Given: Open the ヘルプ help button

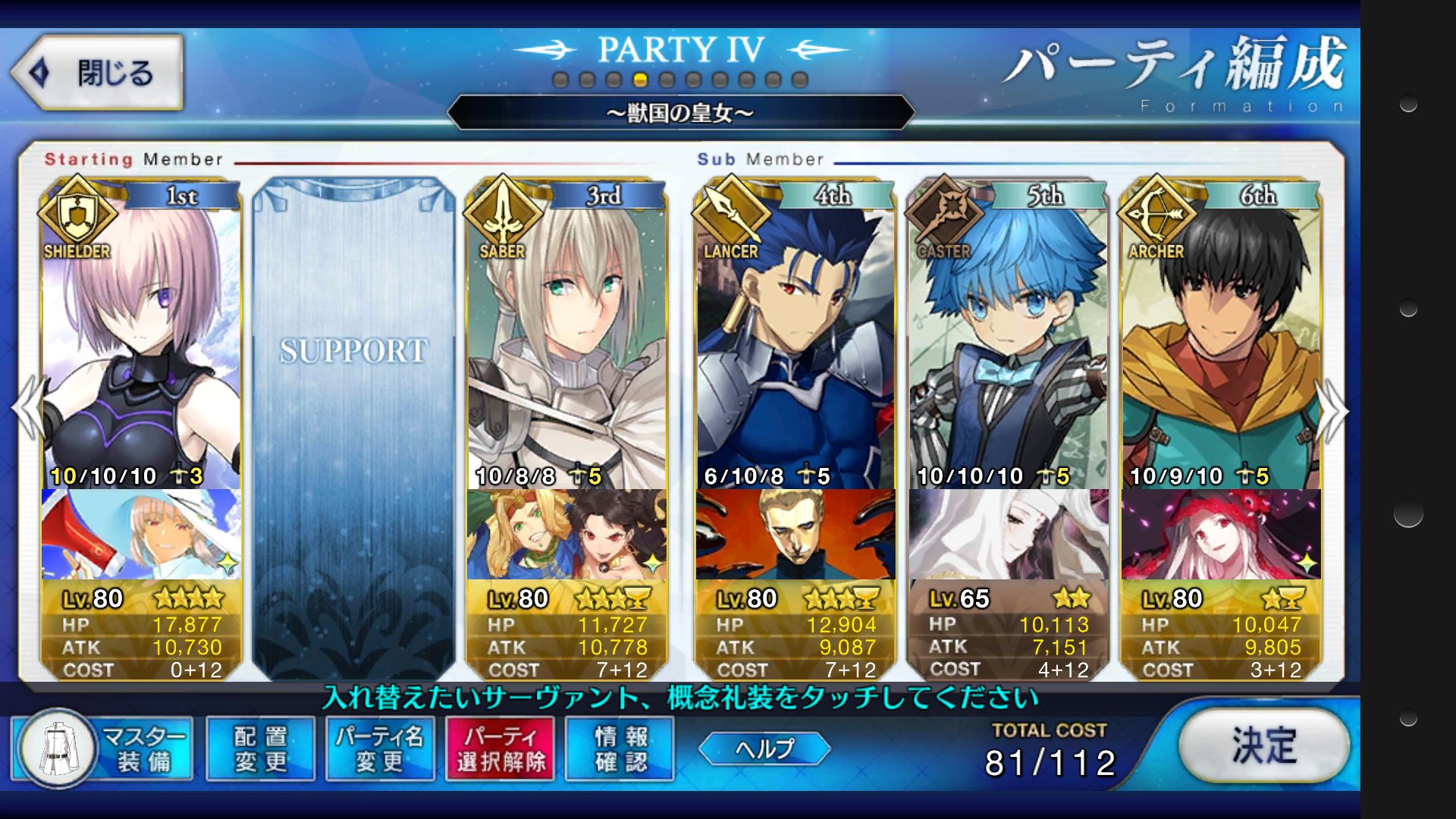Looking at the screenshot, I should point(764,749).
